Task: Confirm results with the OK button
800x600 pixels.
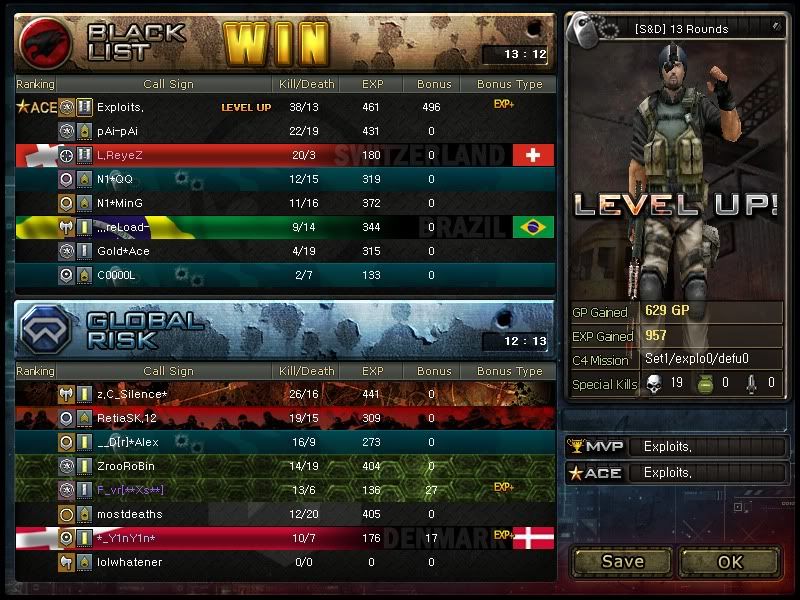Action: (730, 561)
